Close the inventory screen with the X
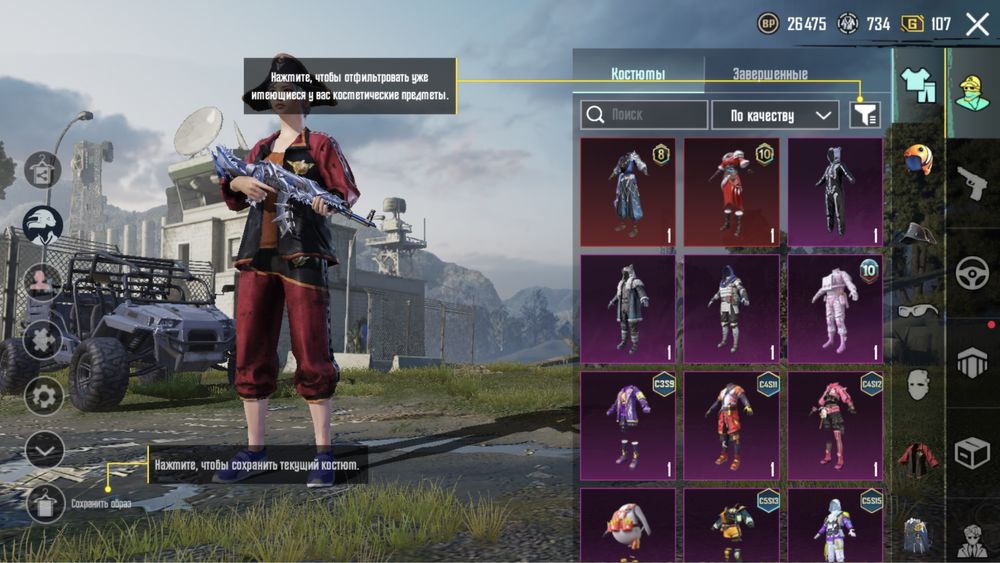 coord(977,25)
